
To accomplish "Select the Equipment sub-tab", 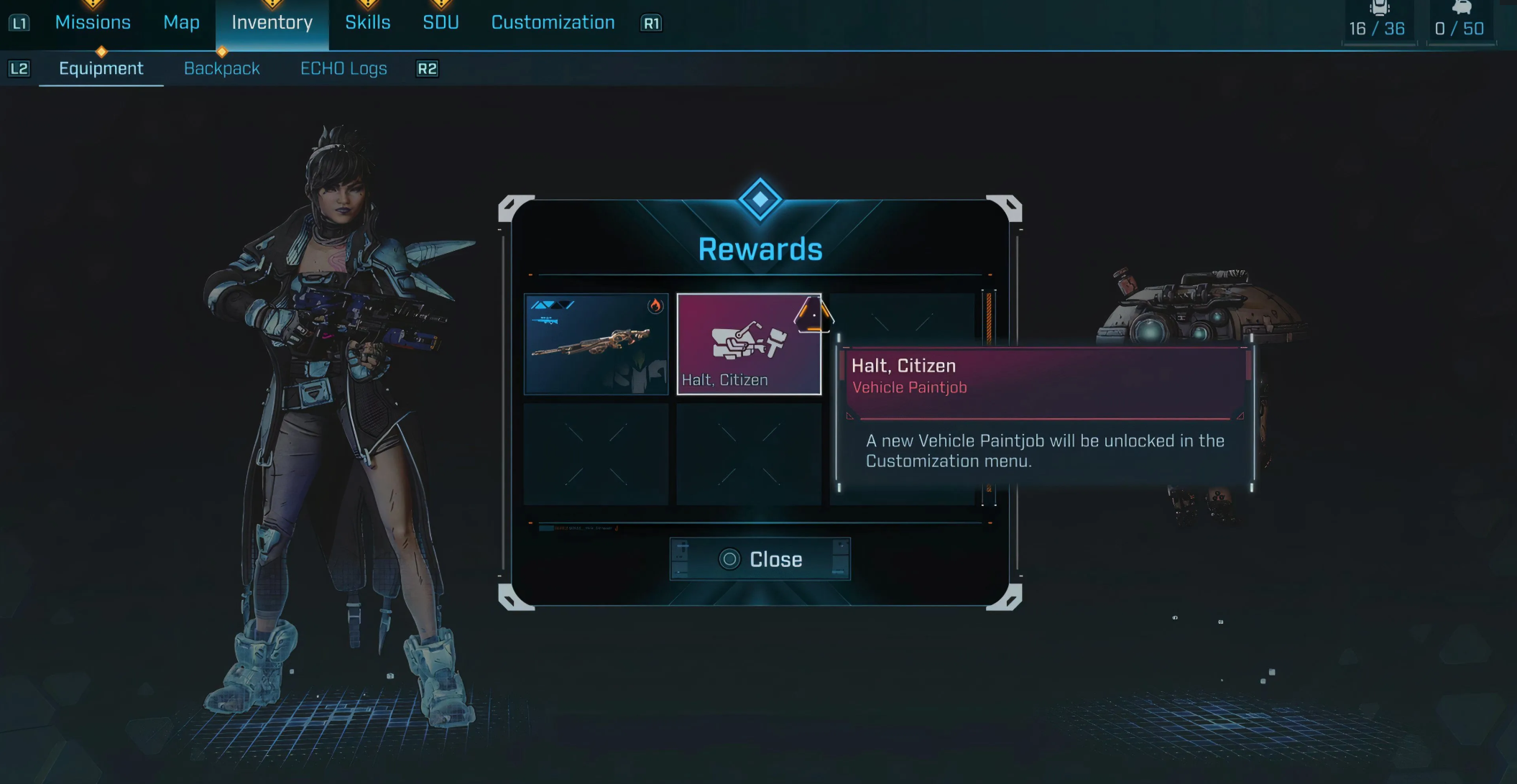I will [101, 68].
